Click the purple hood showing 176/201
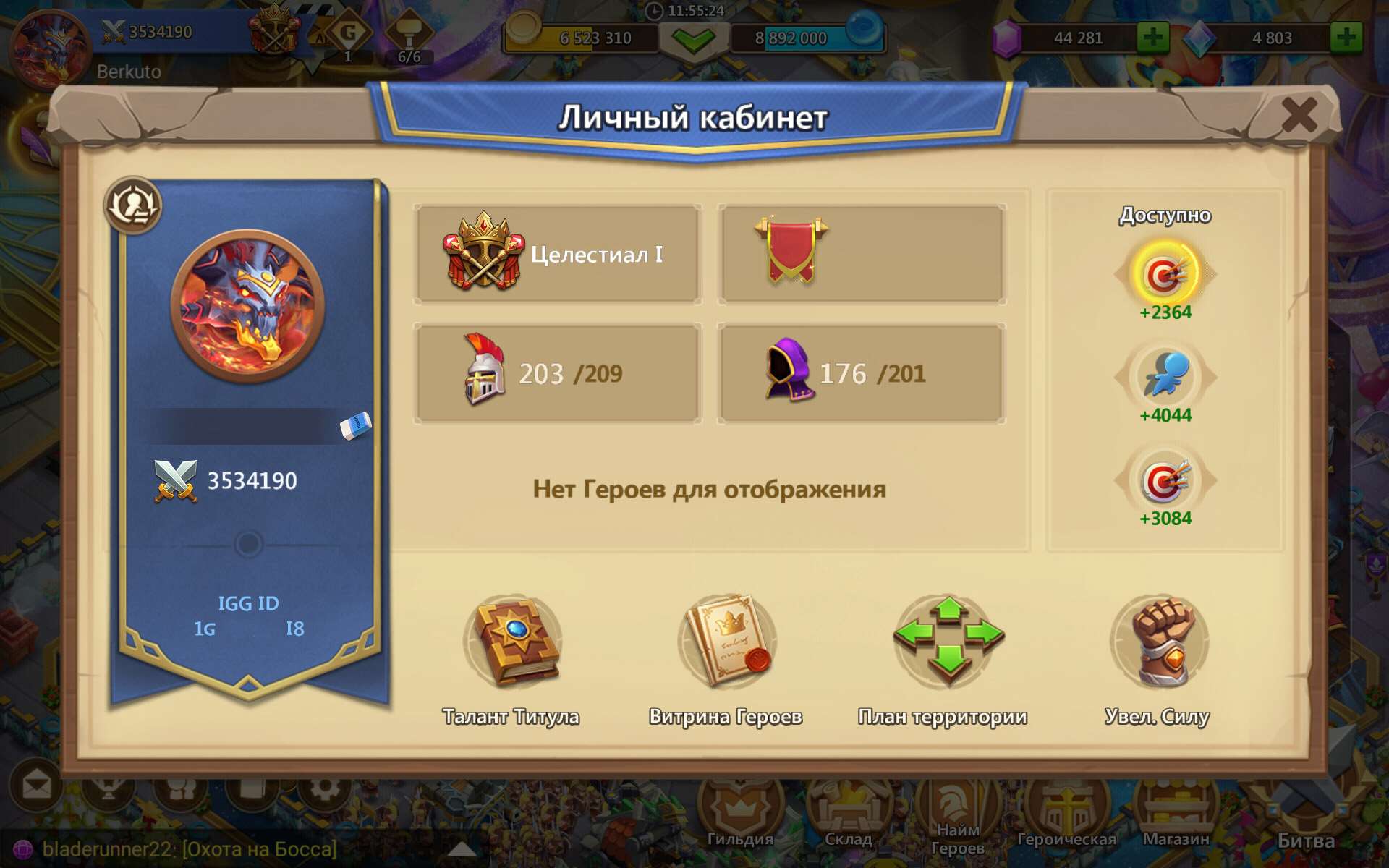1389x868 pixels. coord(789,371)
